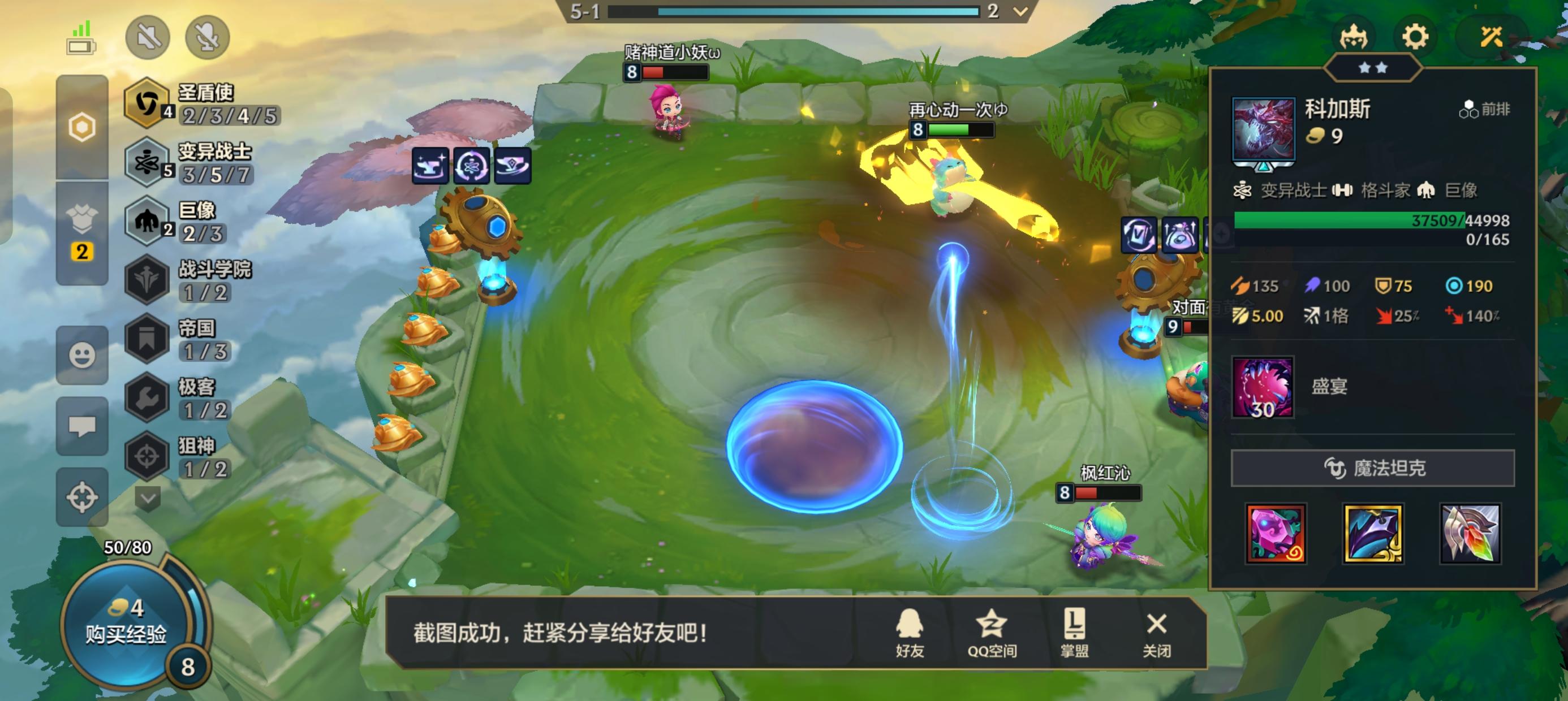Open the settings gear
Viewport: 1568px width, 701px height.
(1416, 37)
